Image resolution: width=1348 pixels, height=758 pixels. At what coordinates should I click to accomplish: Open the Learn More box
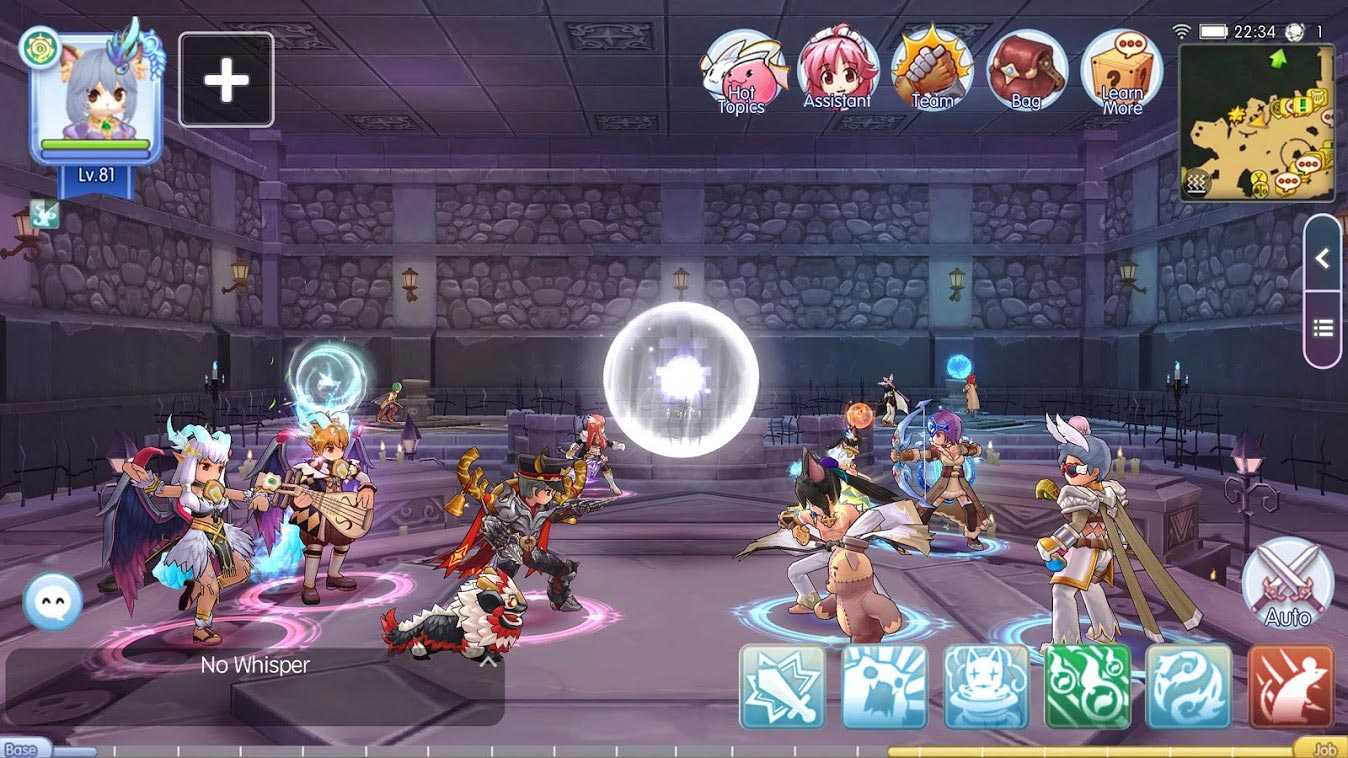[x=1121, y=72]
